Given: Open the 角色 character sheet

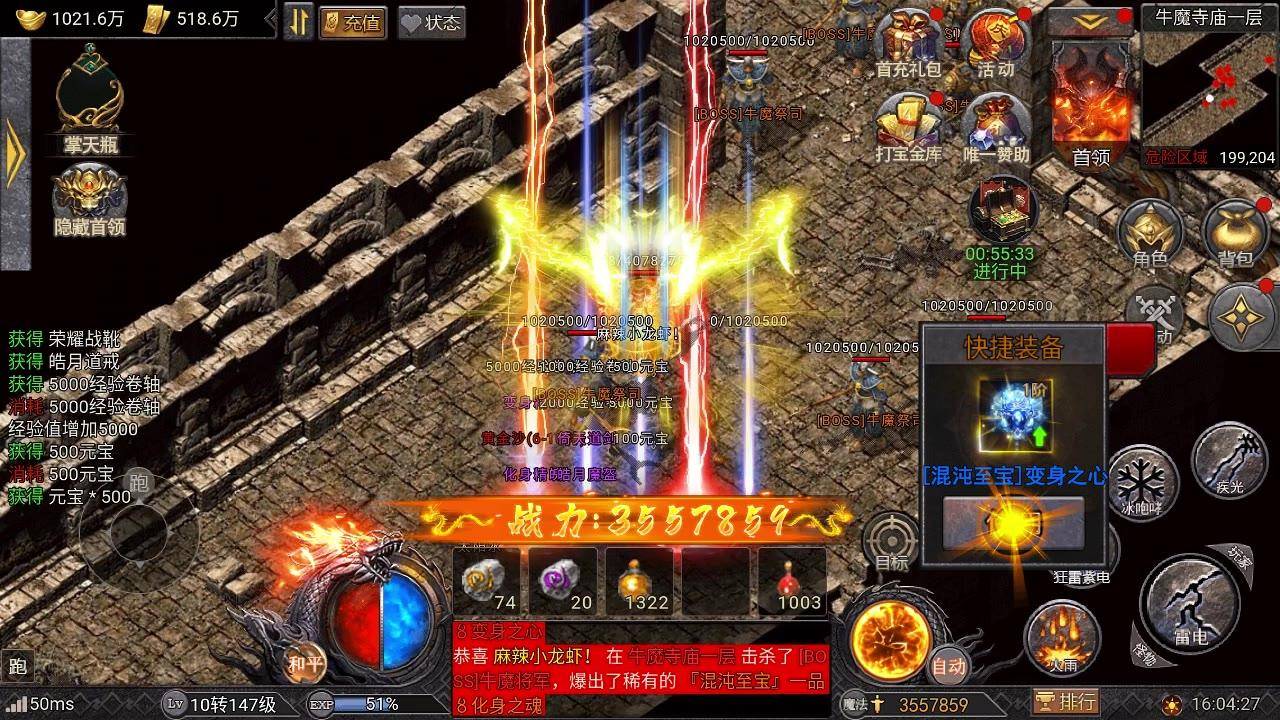Looking at the screenshot, I should (1150, 232).
